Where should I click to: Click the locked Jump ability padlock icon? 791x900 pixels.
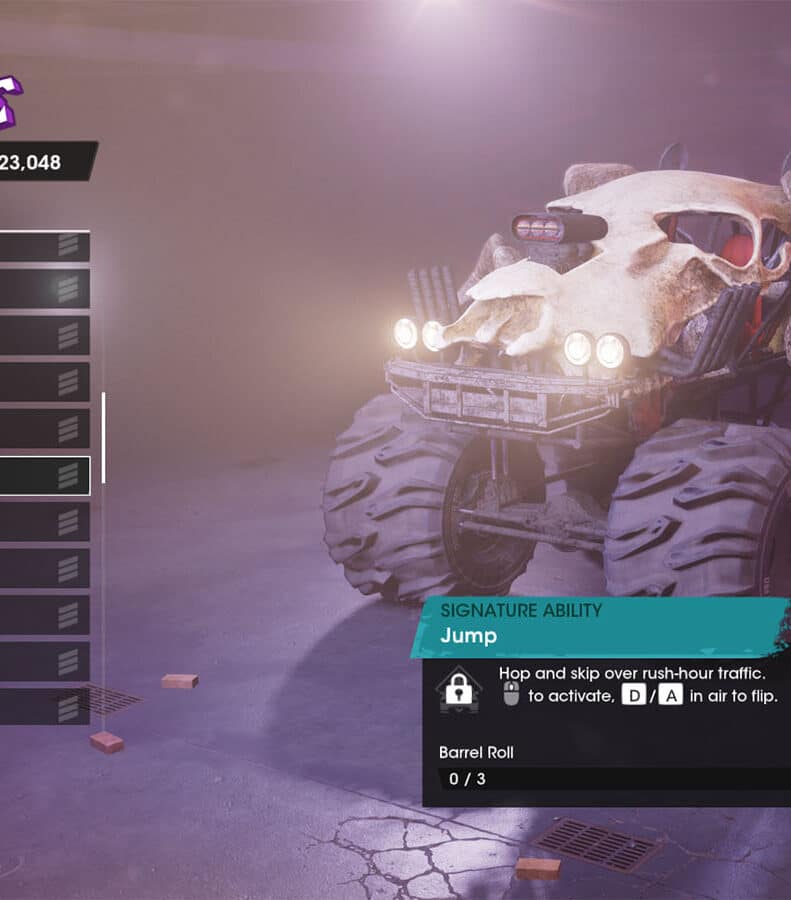point(459,689)
